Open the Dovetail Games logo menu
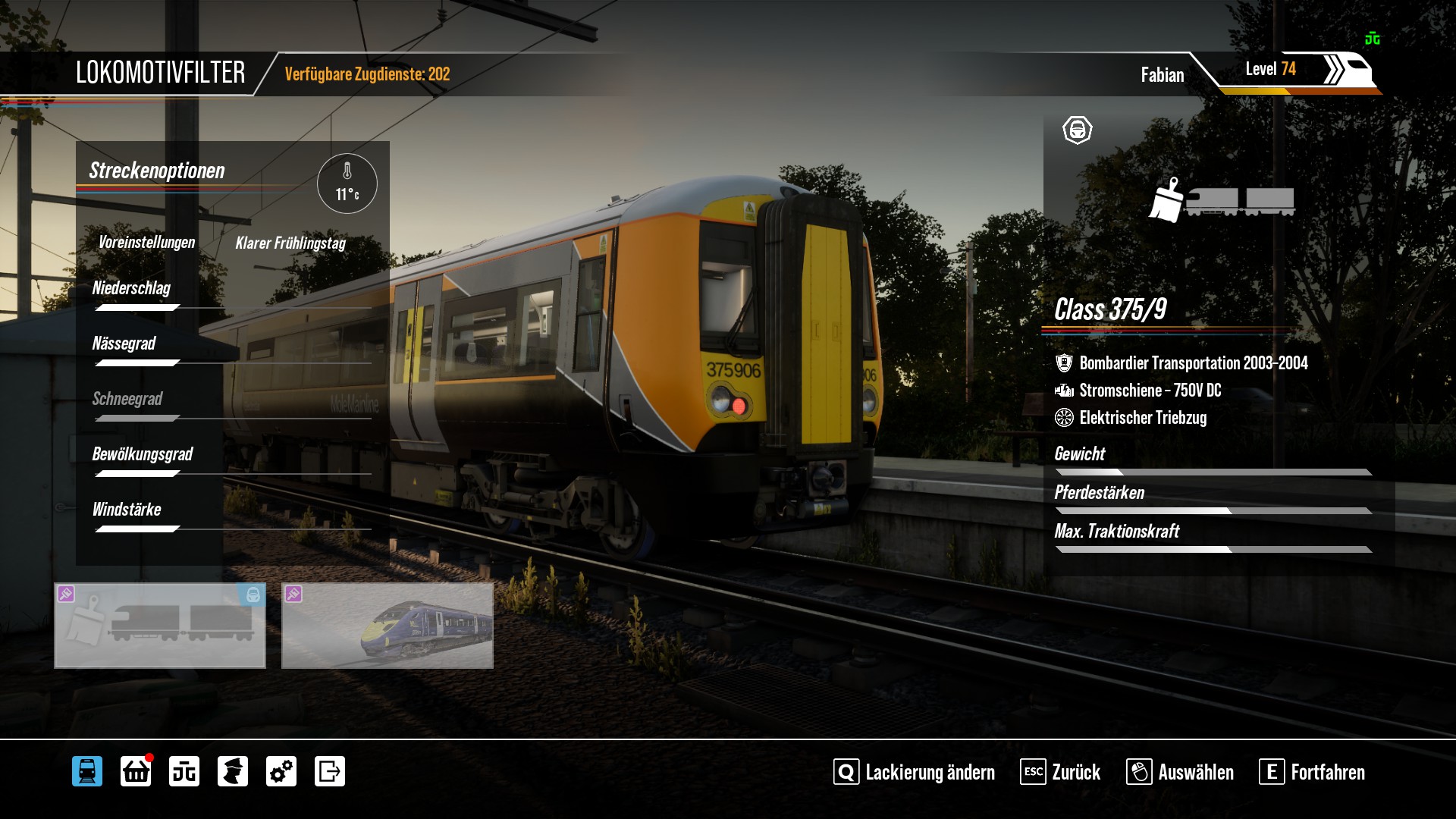Image resolution: width=1456 pixels, height=819 pixels. tap(184, 771)
